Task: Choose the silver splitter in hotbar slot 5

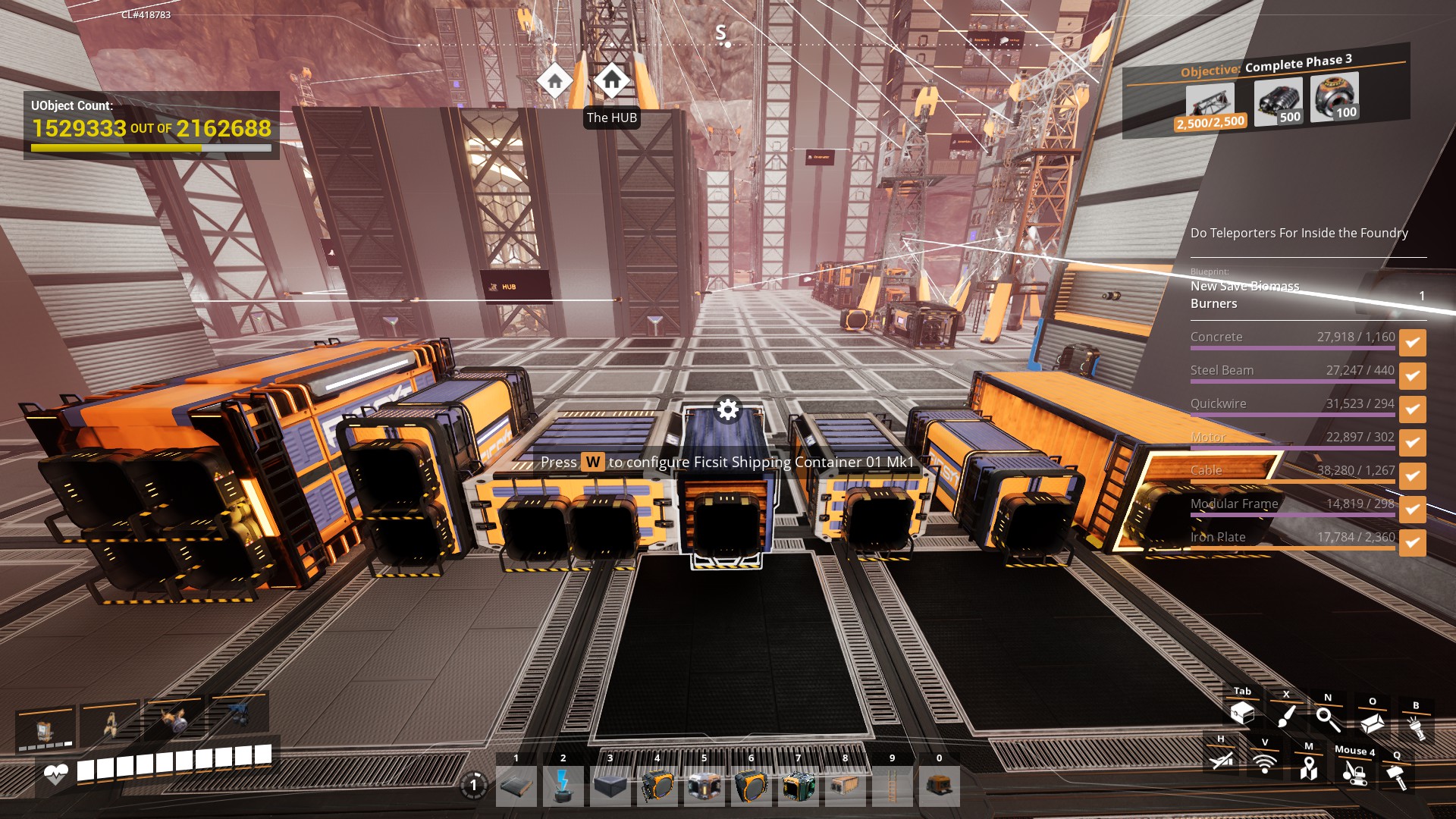Action: [x=704, y=786]
